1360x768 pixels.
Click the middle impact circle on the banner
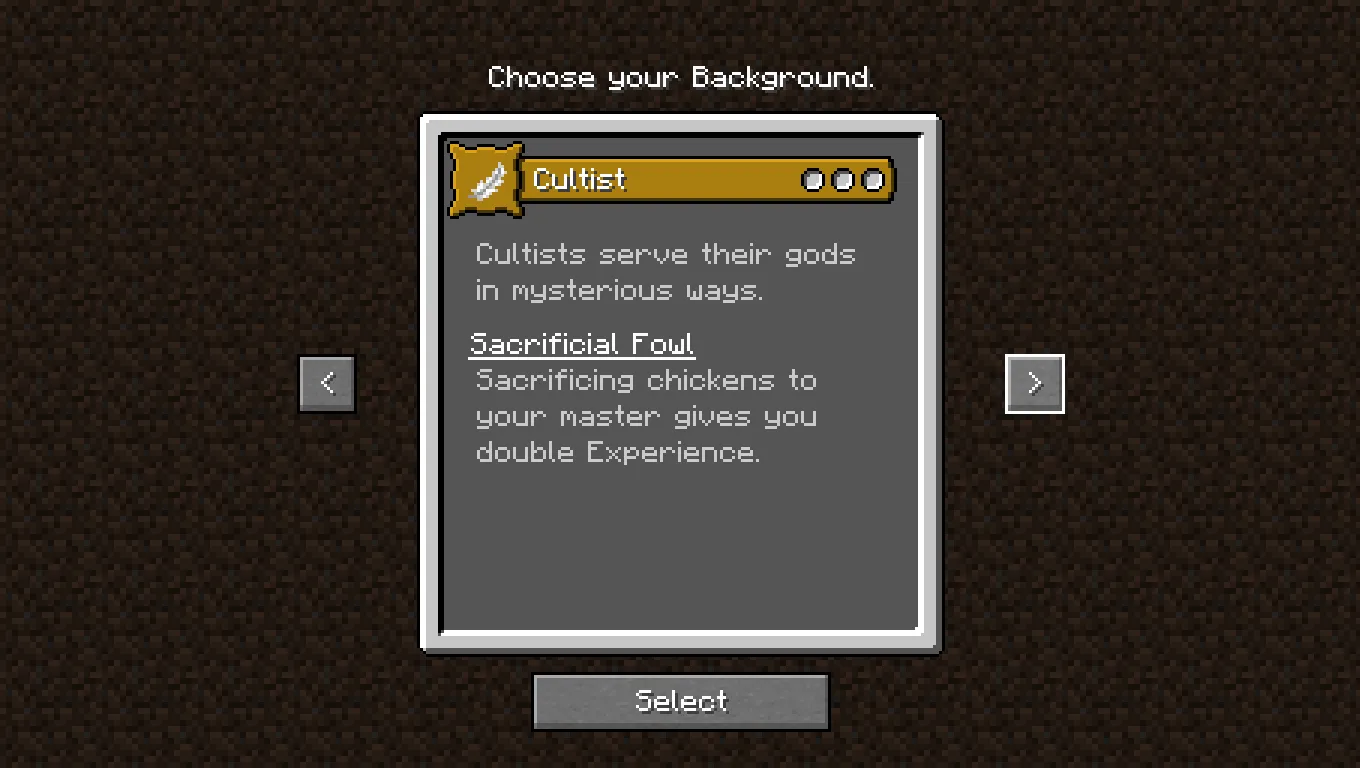click(x=843, y=180)
